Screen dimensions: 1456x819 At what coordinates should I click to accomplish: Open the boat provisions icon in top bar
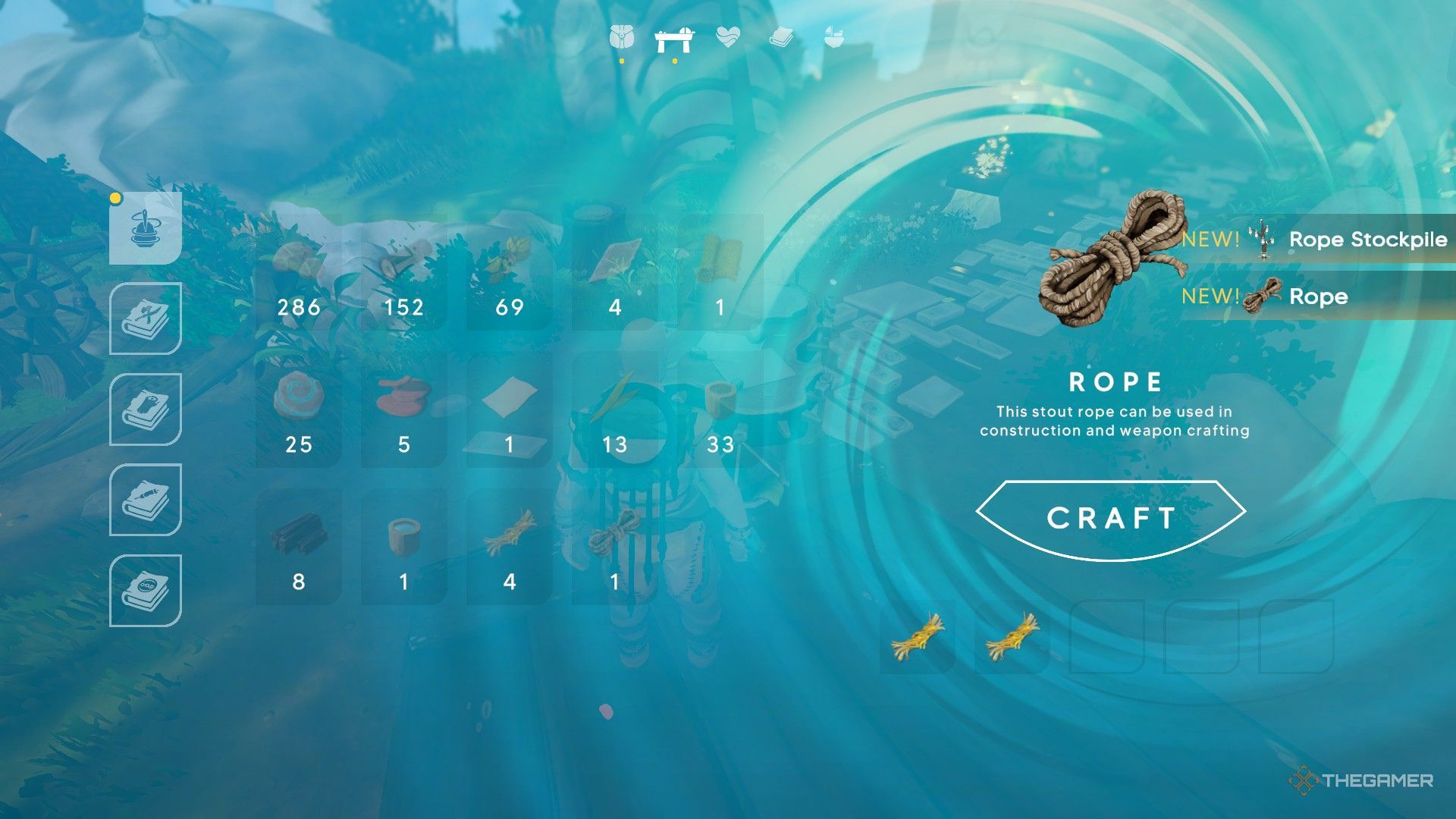(833, 36)
